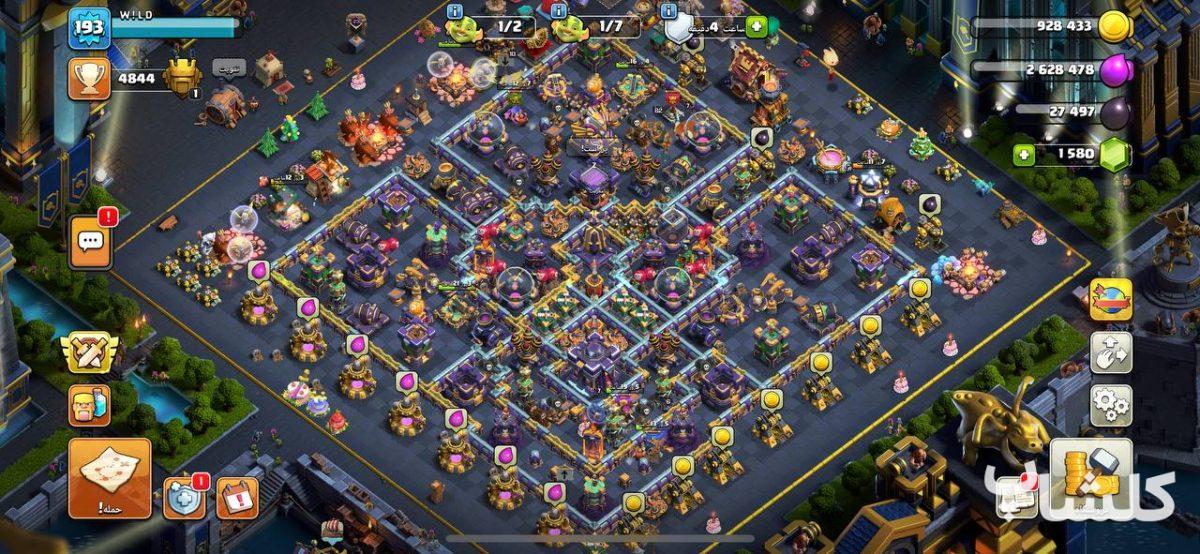
Task: Open the Settings gears button
Action: click(x=1110, y=405)
